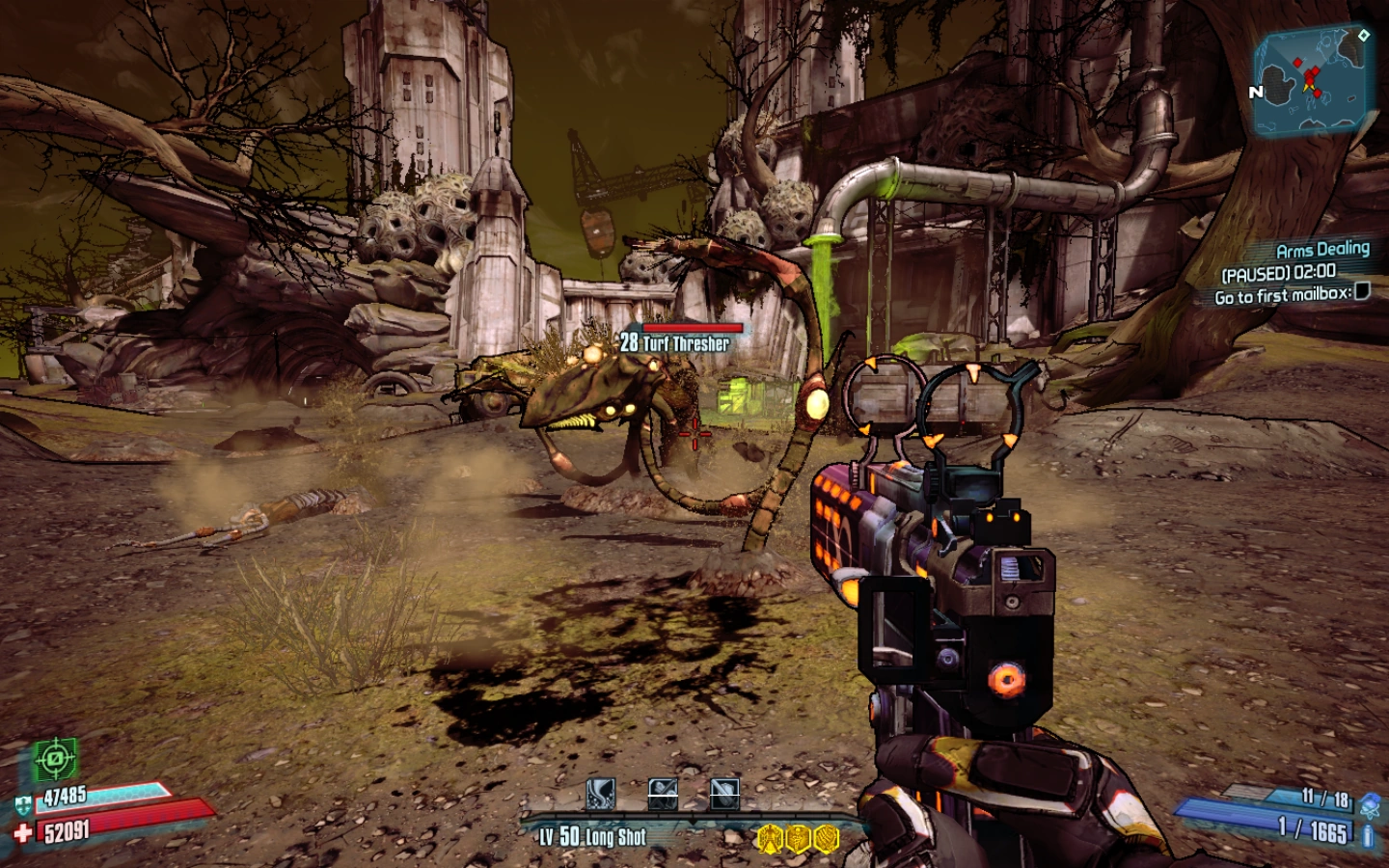Image resolution: width=1389 pixels, height=868 pixels.
Task: Select the middle crossed-weapon buff icon
Action: (x=663, y=795)
